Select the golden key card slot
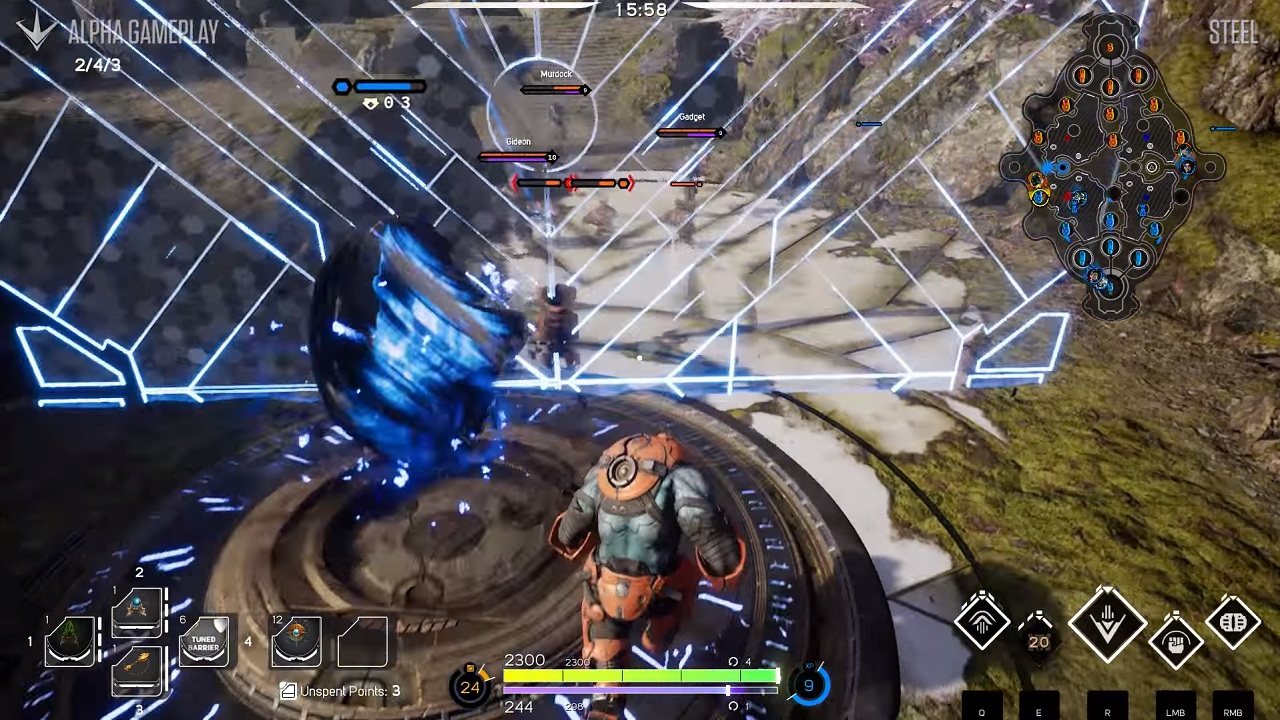Image resolution: width=1280 pixels, height=720 pixels. coord(138,670)
